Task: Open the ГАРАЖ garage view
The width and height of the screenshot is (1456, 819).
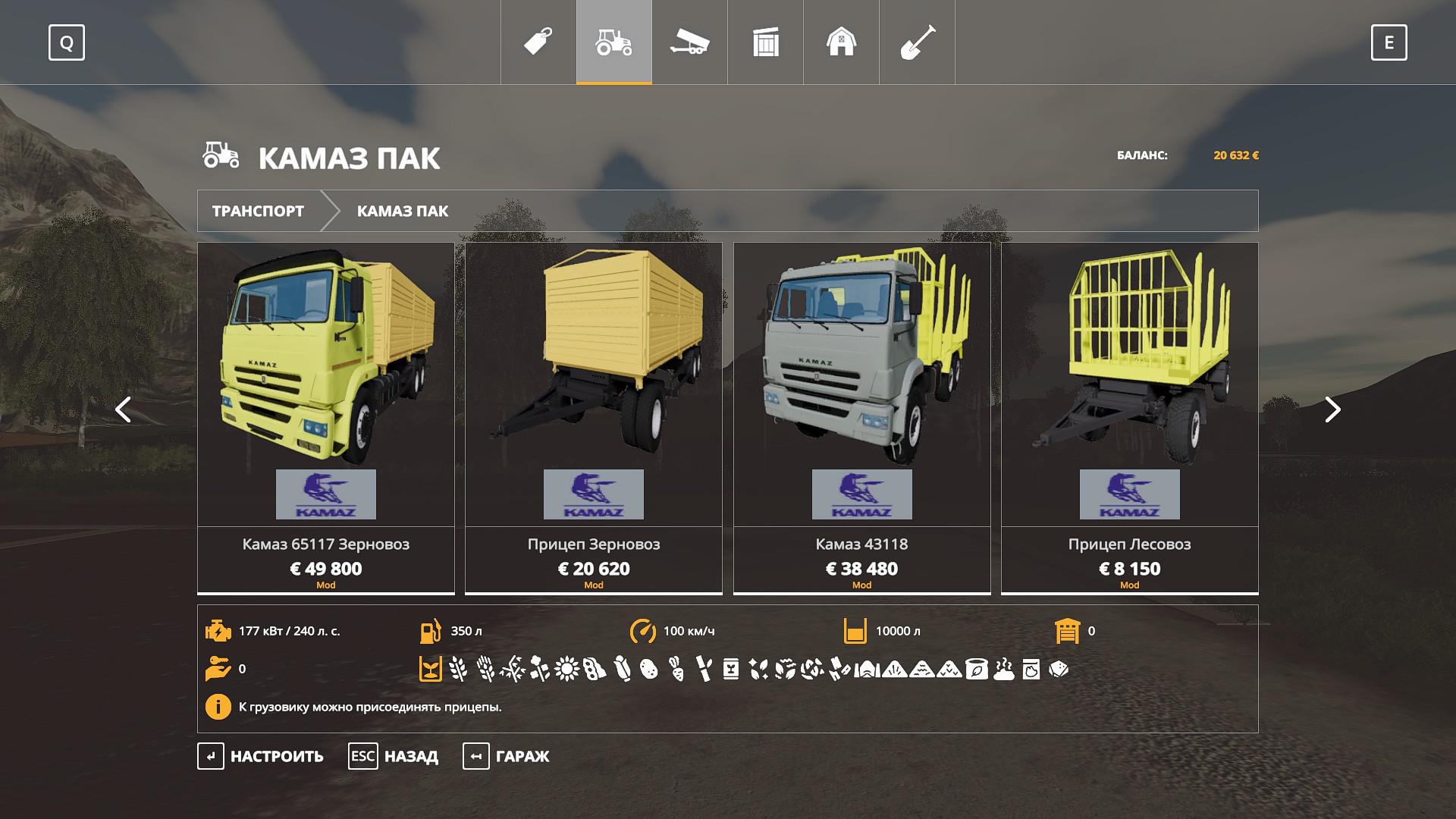Action: pos(507,756)
